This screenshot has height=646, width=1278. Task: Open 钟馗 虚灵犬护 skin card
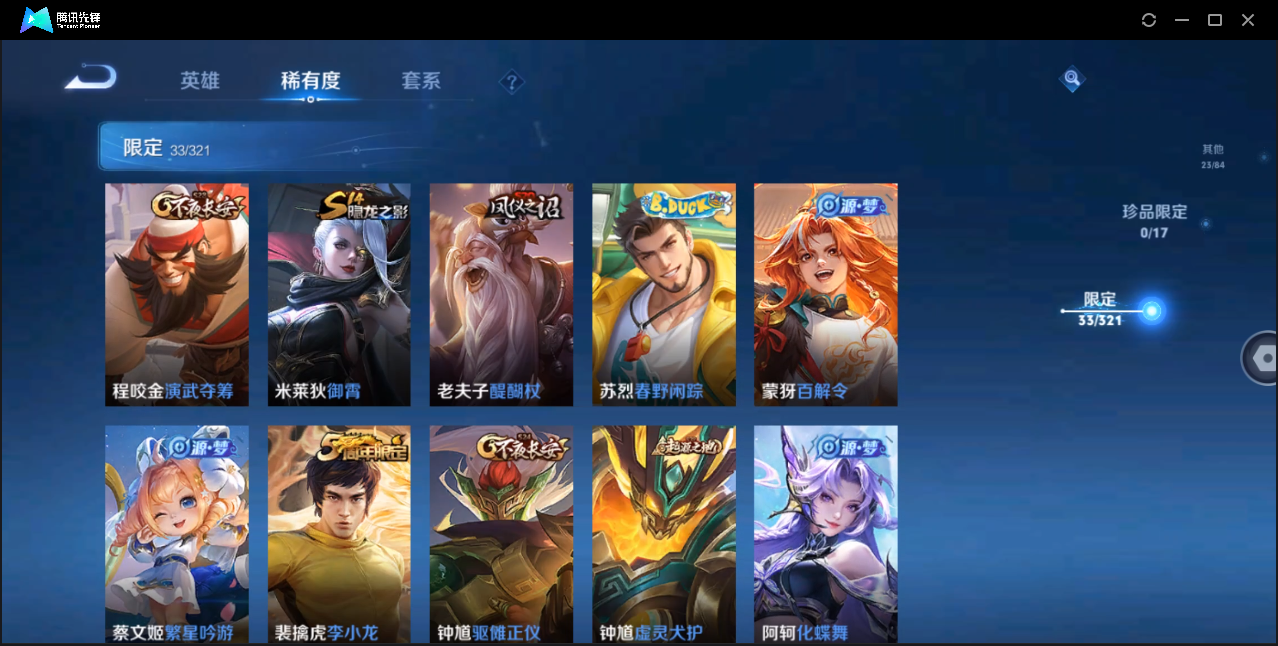(664, 534)
